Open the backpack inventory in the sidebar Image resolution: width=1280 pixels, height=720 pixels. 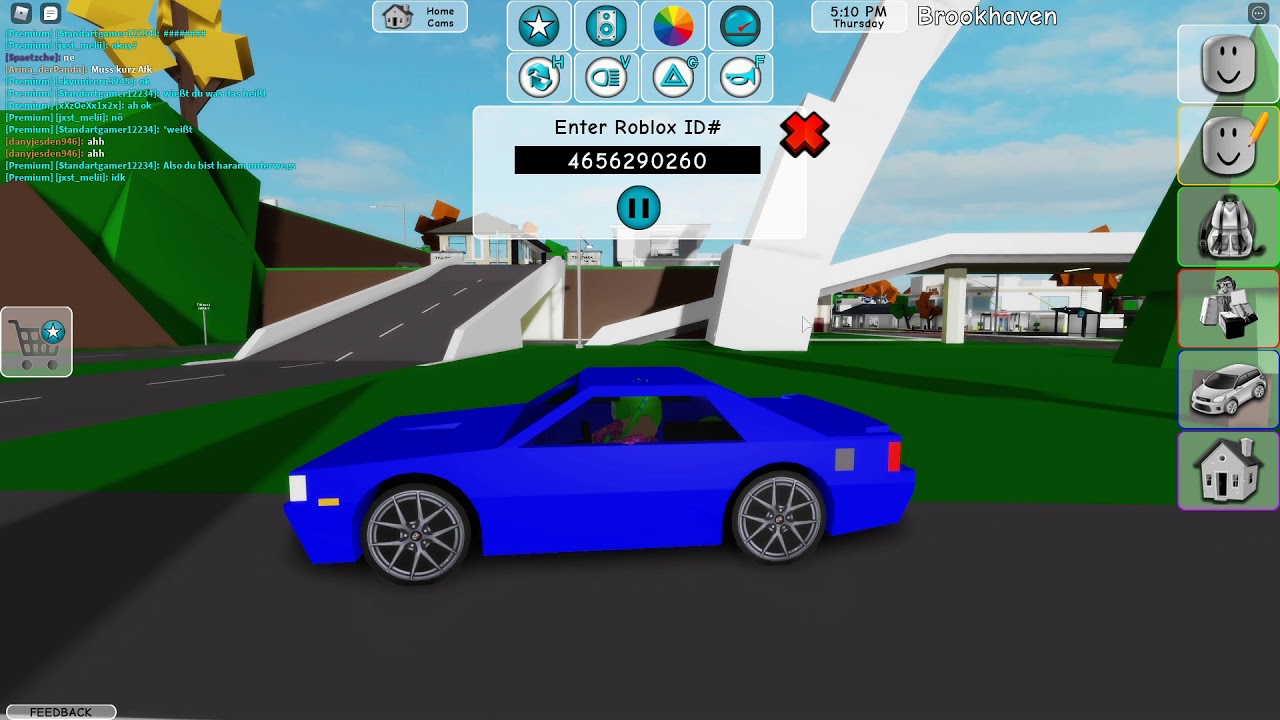coord(1228,227)
